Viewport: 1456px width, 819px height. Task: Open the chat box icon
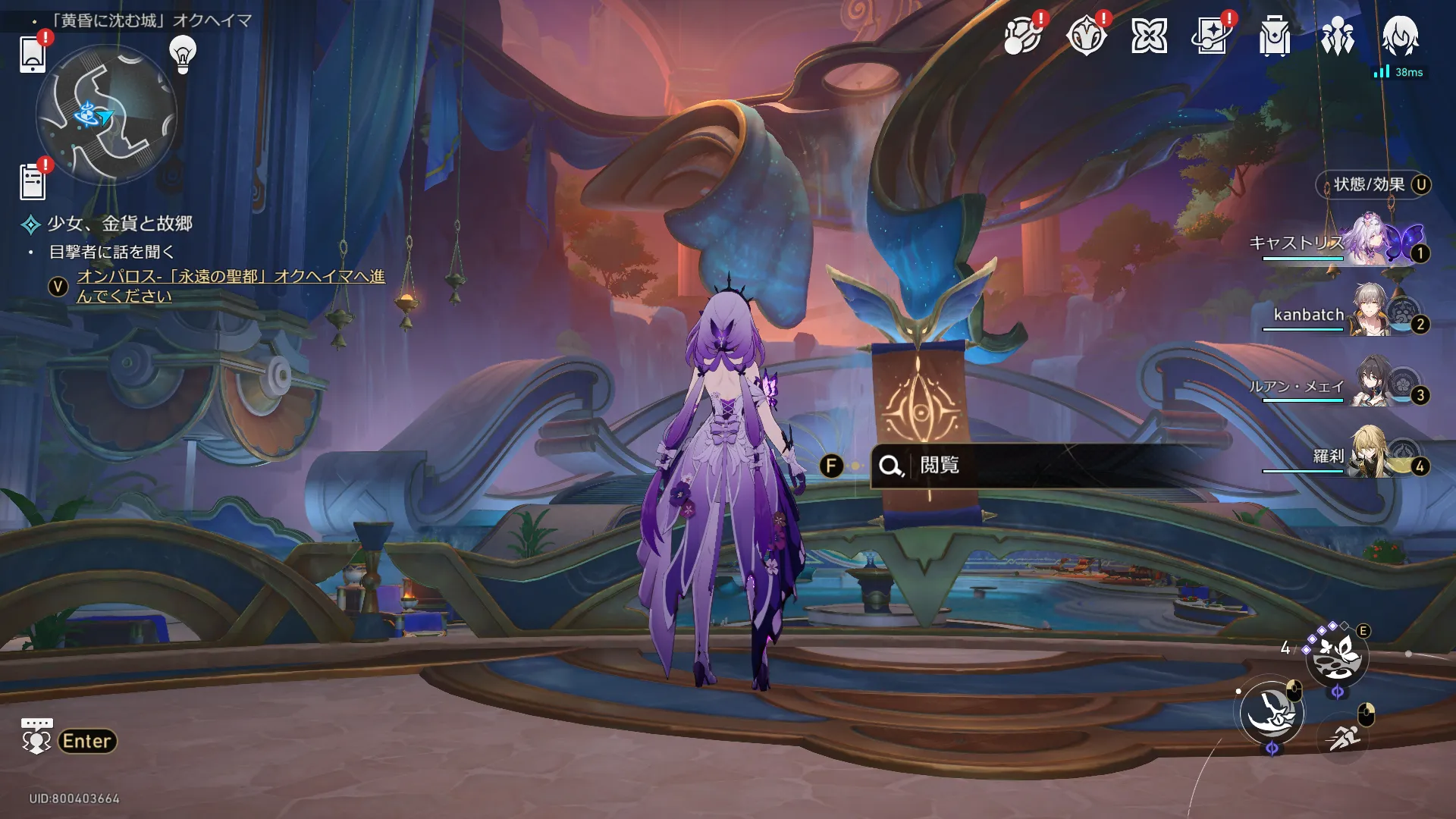tap(36, 736)
